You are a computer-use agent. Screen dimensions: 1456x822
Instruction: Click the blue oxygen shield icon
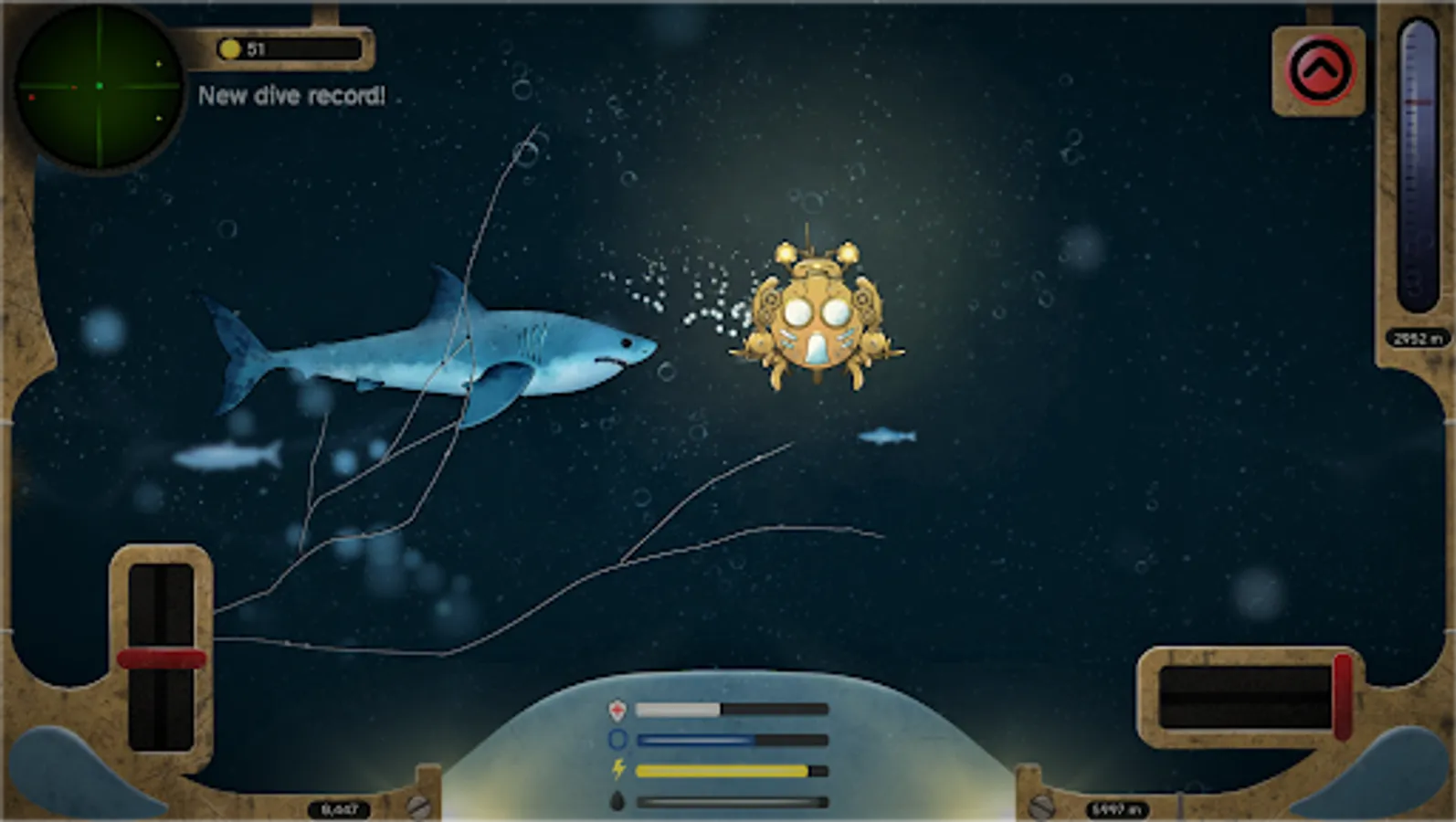617,740
